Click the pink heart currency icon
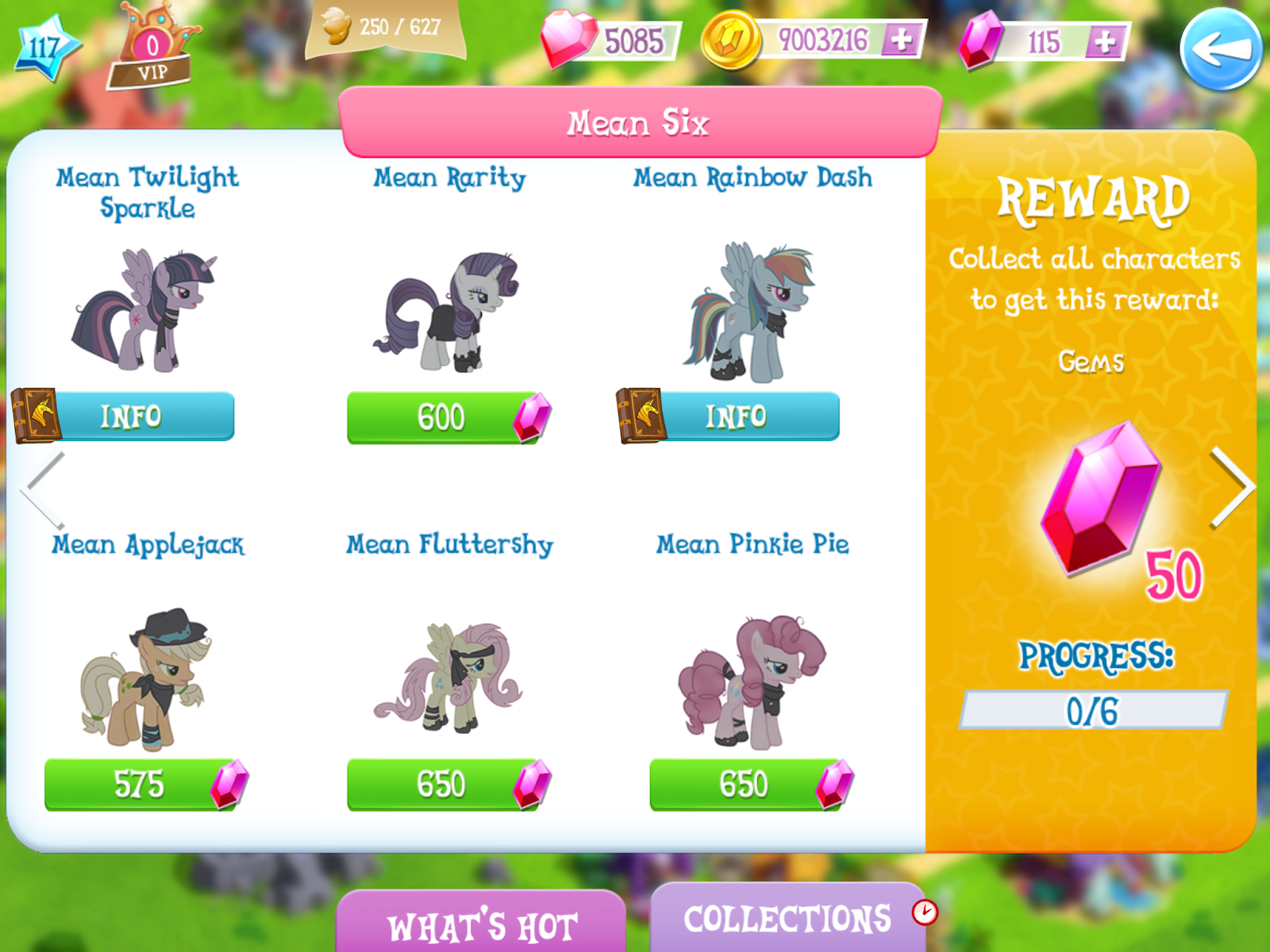1270x952 pixels. click(x=574, y=38)
